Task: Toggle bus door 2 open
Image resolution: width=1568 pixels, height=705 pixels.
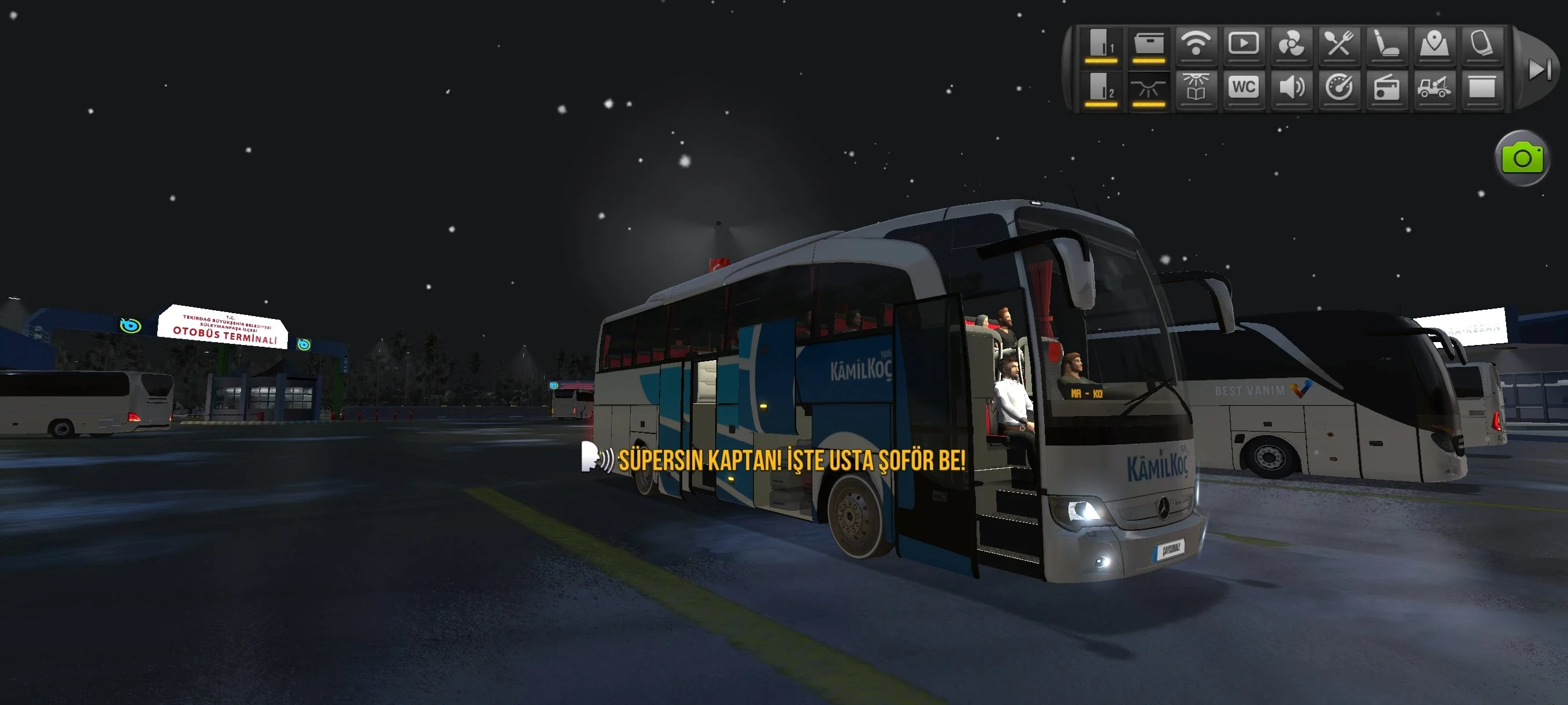Action: pyautogui.click(x=1103, y=89)
